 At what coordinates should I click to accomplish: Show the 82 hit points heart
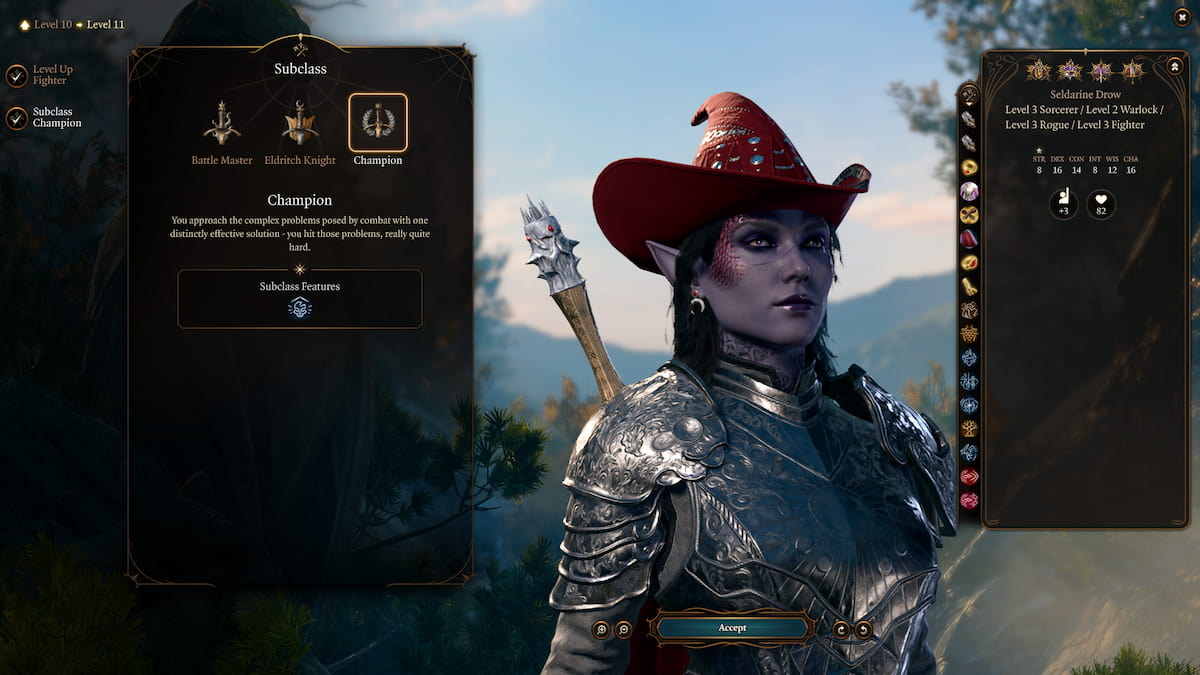tap(1101, 205)
